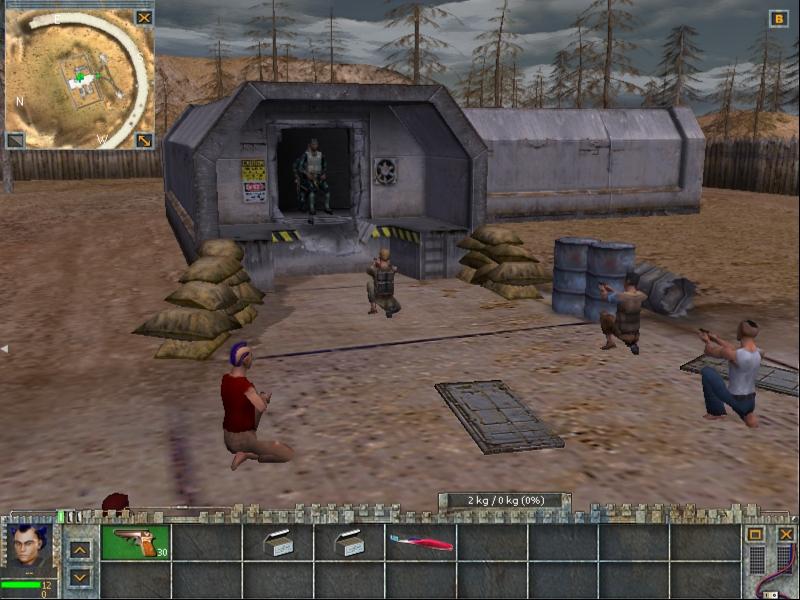Select the pistol inventory slot
This screenshot has width=800, height=600.
tap(135, 542)
